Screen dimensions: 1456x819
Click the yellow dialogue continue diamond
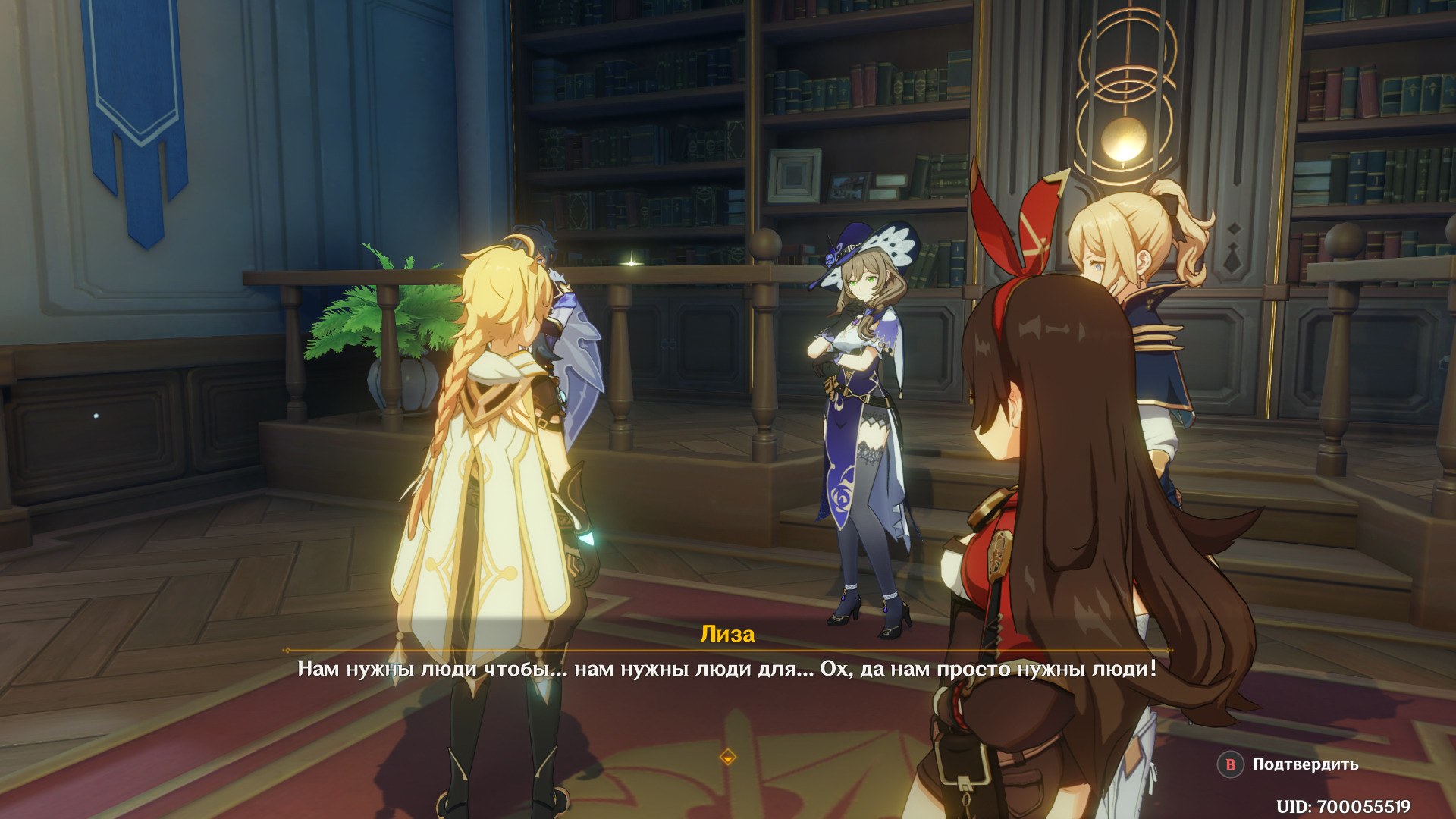coord(727,757)
